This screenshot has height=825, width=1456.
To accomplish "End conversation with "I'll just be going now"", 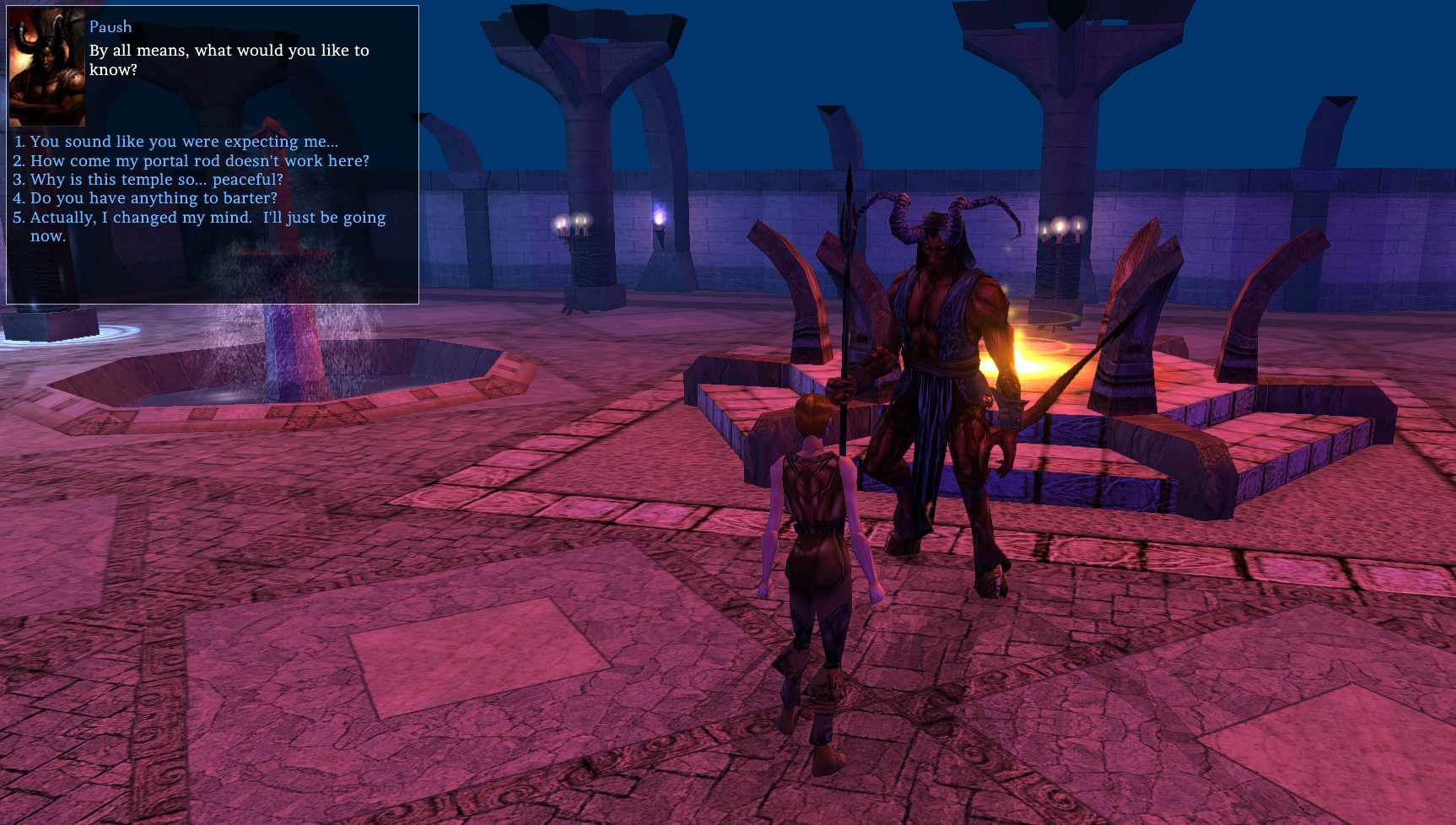I will point(208,218).
